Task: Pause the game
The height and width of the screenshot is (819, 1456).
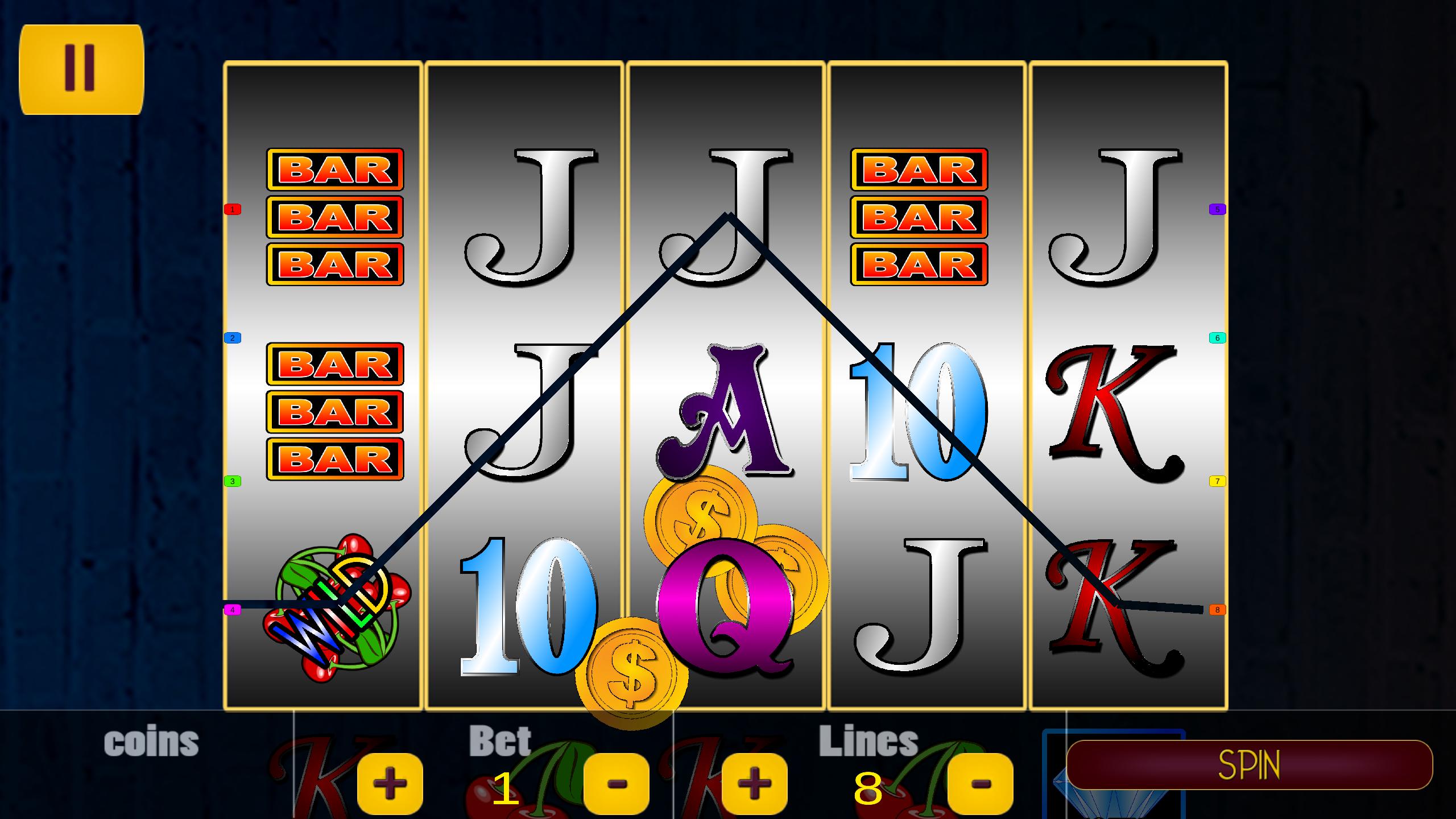Action: pos(81,68)
